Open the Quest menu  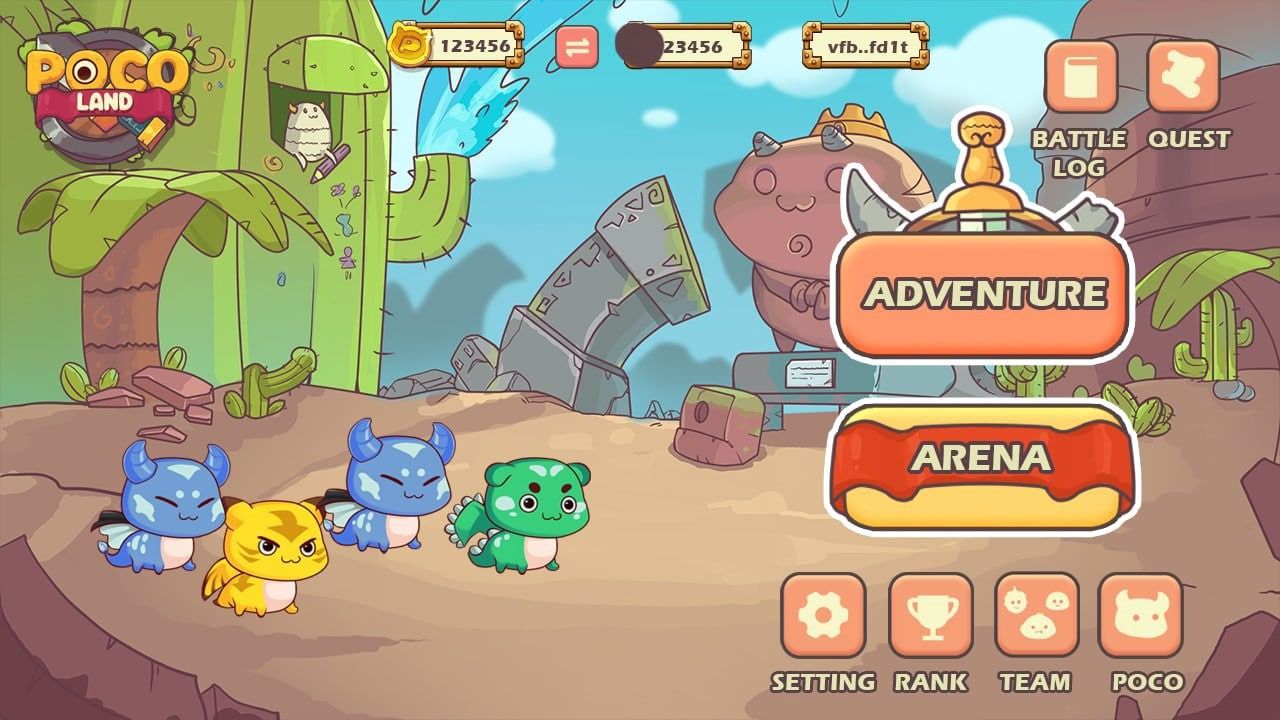1183,77
